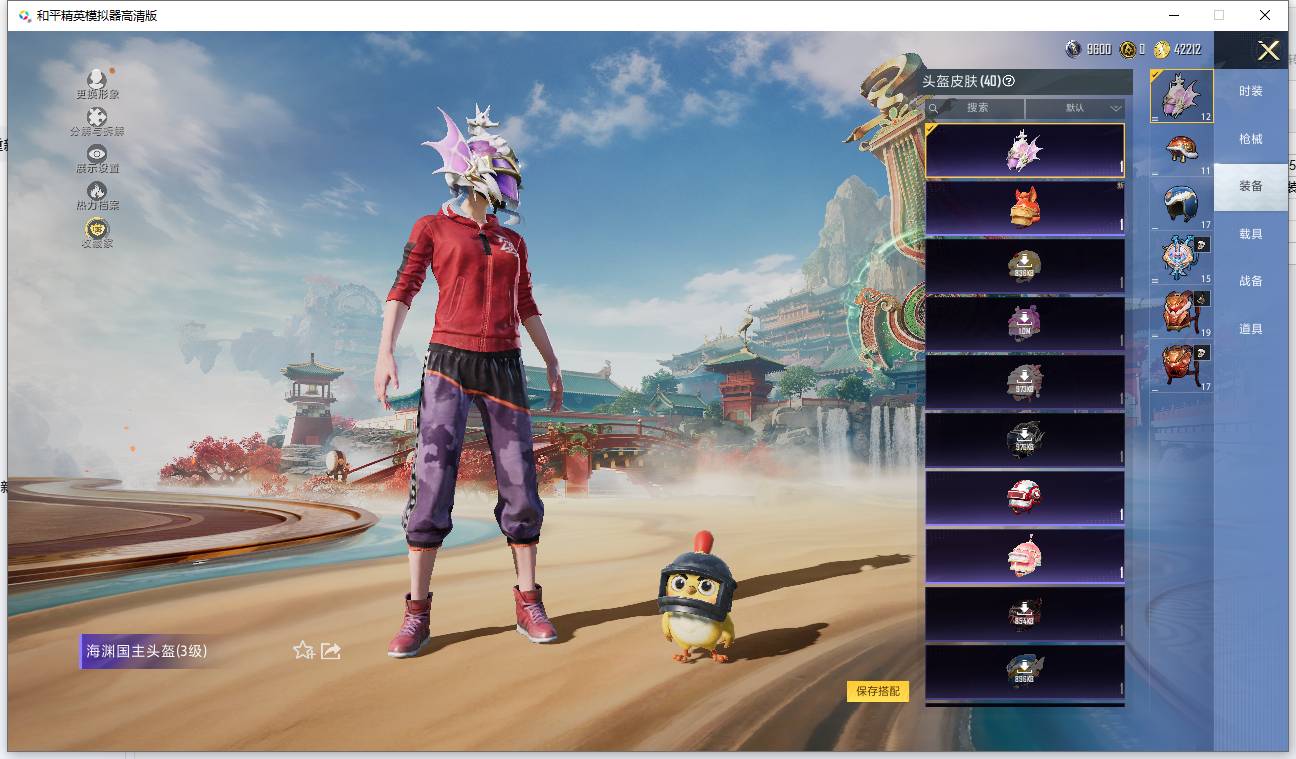Choose the orange fox helmet skin
Viewport: 1296px width, 759px height.
tap(1024, 208)
